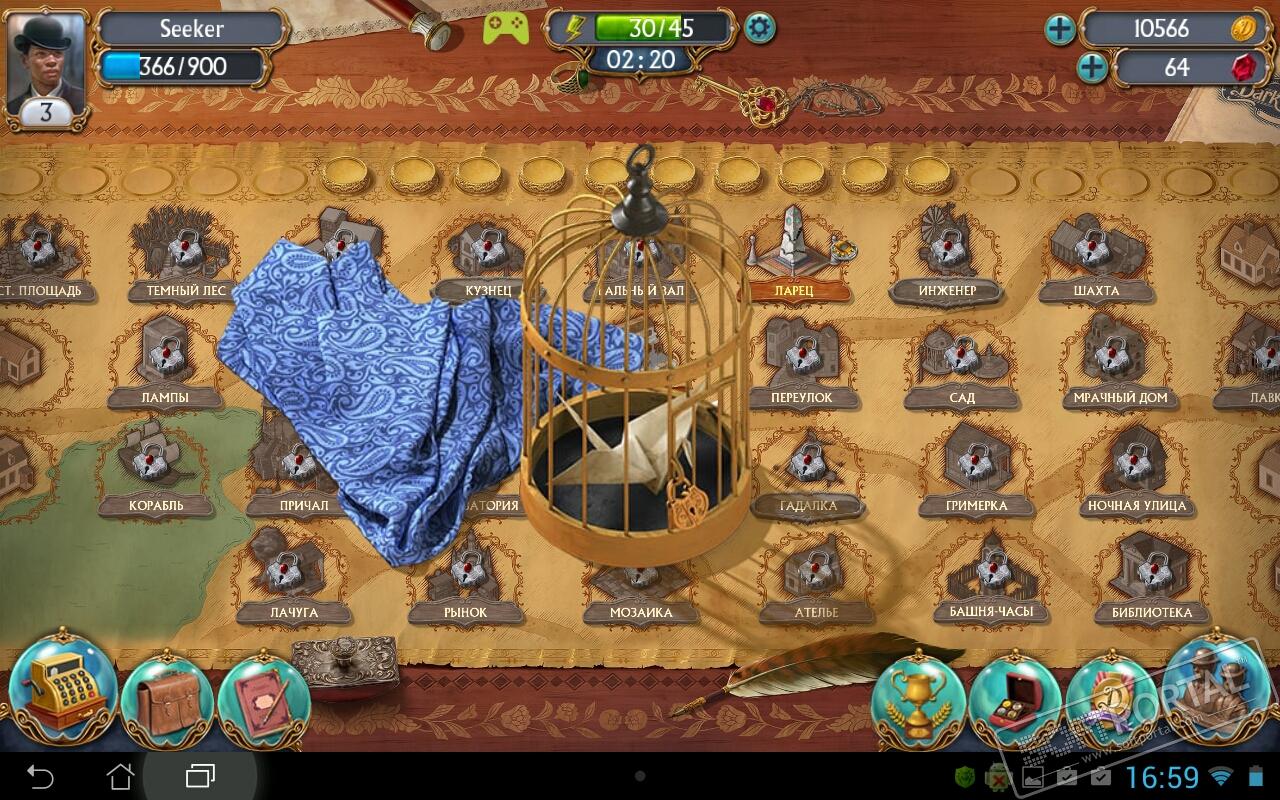The width and height of the screenshot is (1280, 800).
Task: Tap the Android back button
Action: coord(40,776)
